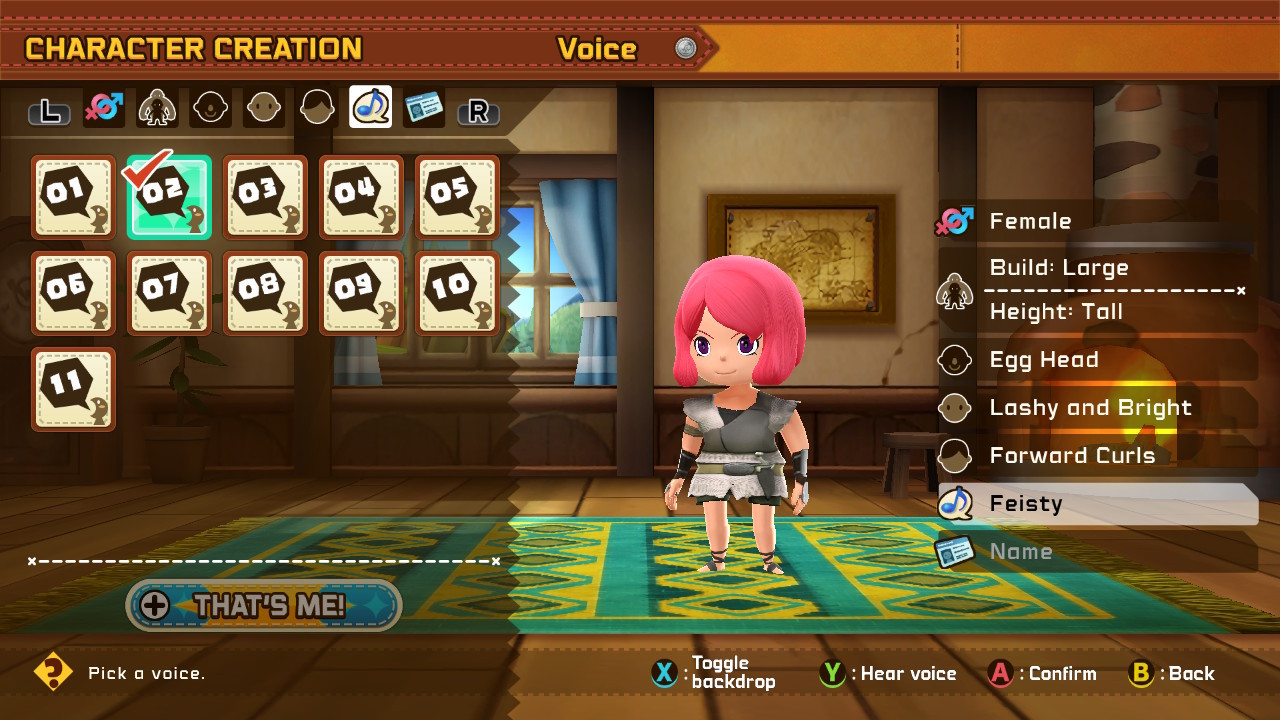
Task: Select the checked voice tile 02
Action: pos(169,197)
